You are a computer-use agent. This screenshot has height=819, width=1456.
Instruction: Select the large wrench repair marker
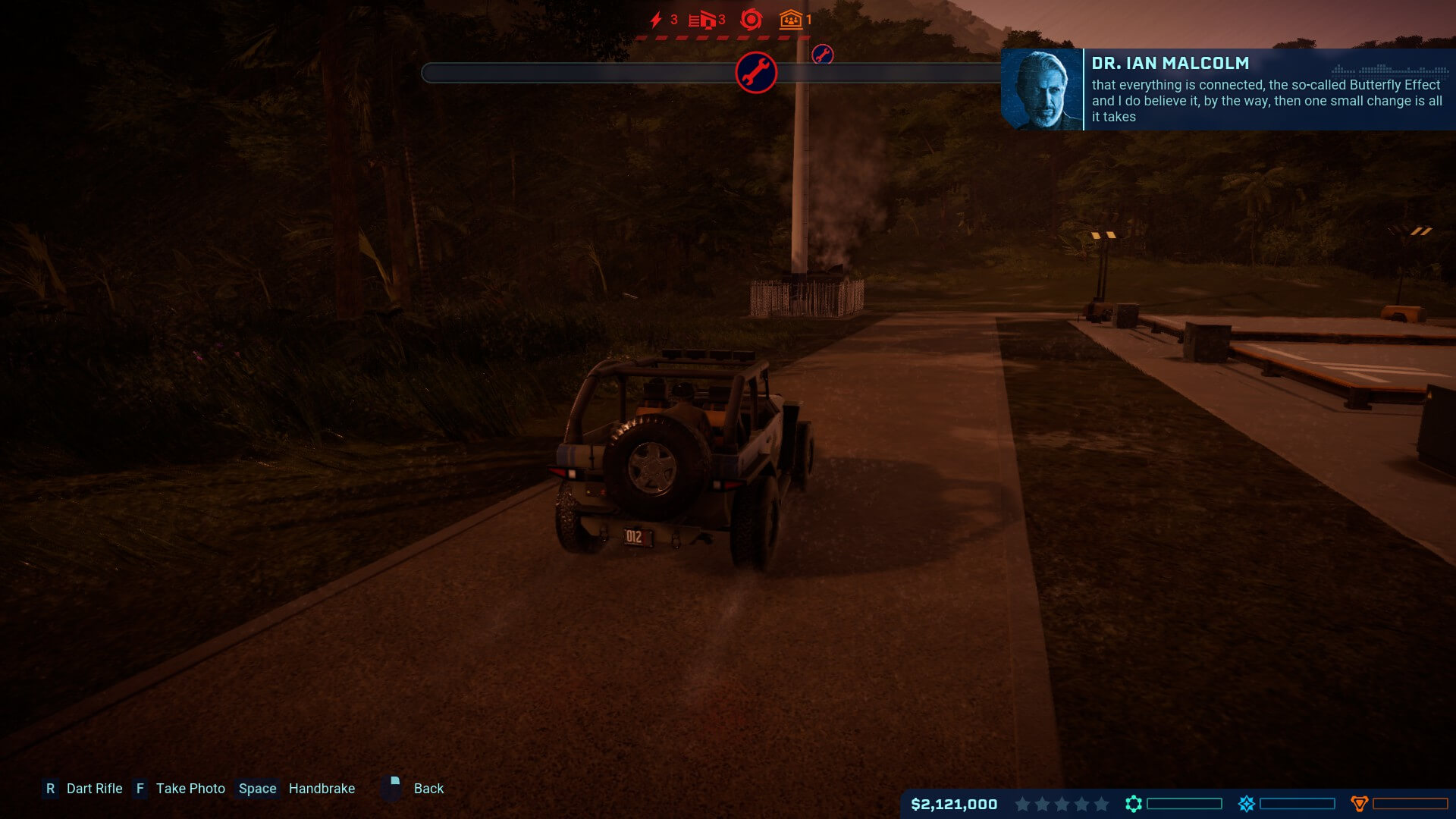point(756,73)
